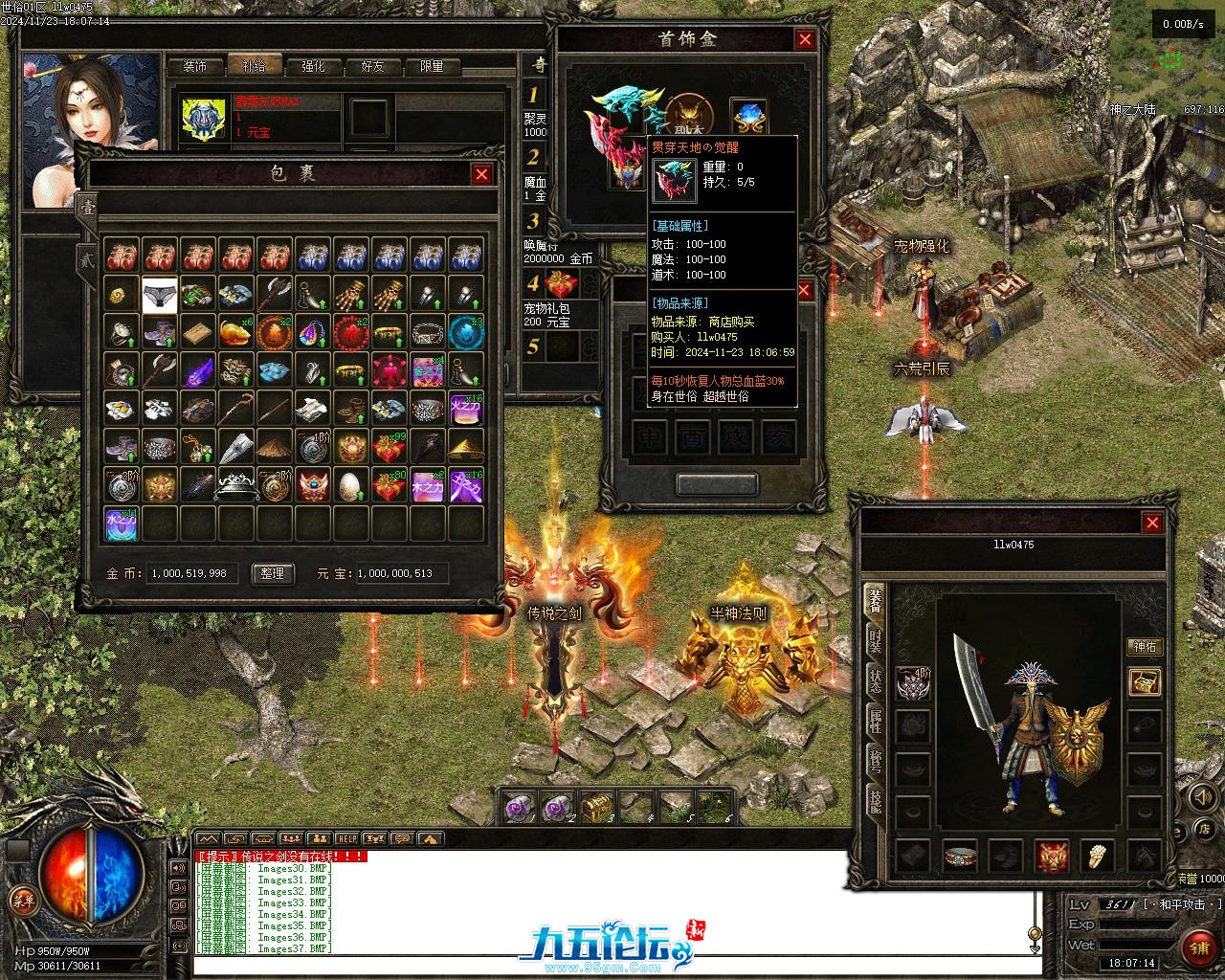
Task: Click the 整理 sort button
Action: coord(272,573)
